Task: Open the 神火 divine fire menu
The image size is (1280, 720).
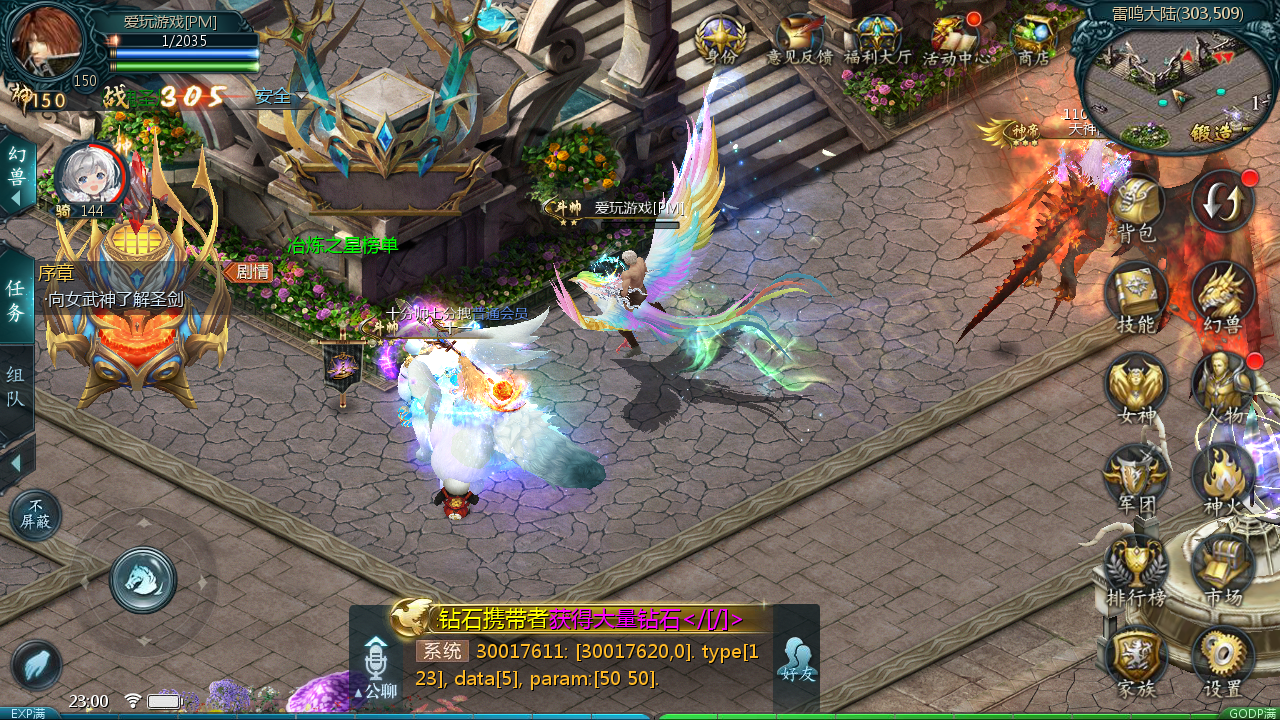Action: click(1223, 477)
